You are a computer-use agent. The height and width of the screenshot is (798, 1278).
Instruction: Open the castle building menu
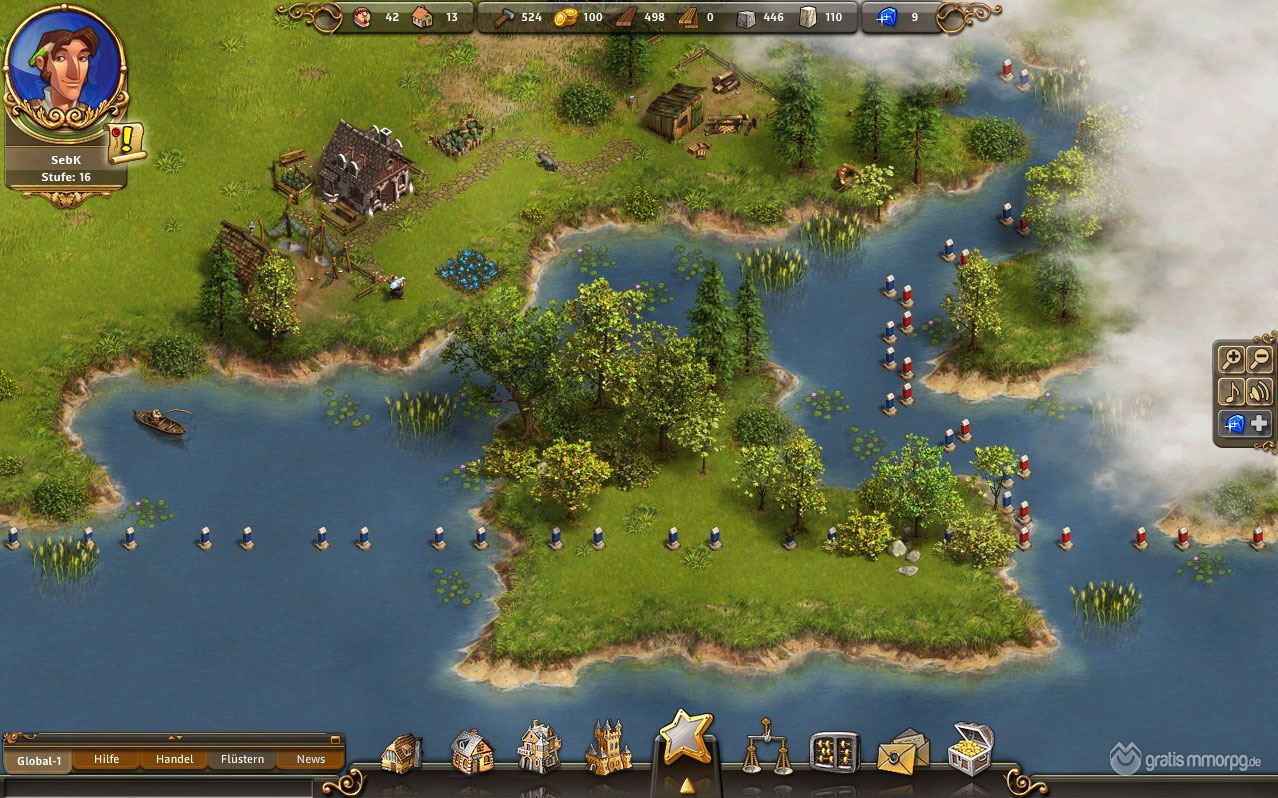tap(608, 746)
